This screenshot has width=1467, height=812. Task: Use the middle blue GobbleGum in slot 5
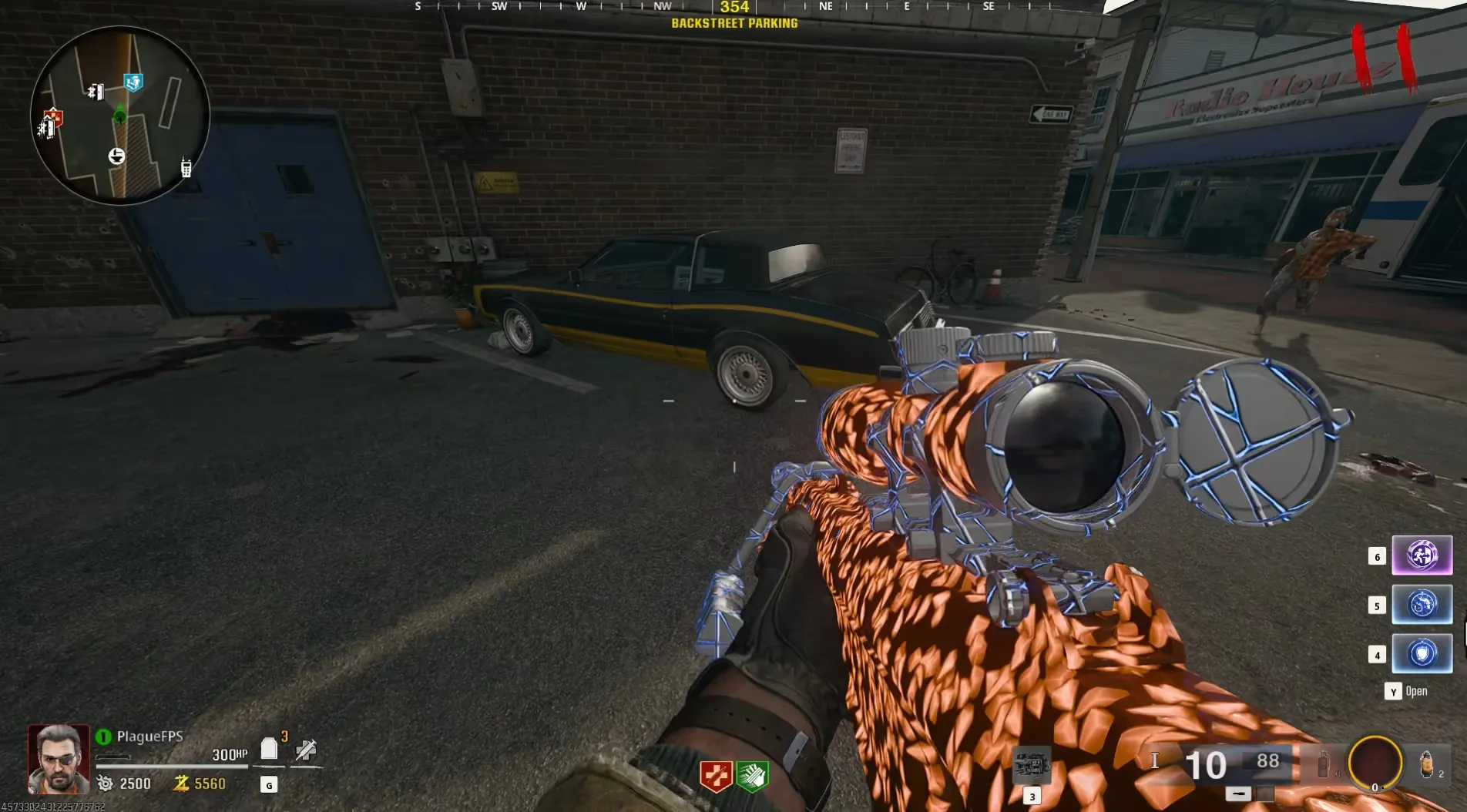1422,604
